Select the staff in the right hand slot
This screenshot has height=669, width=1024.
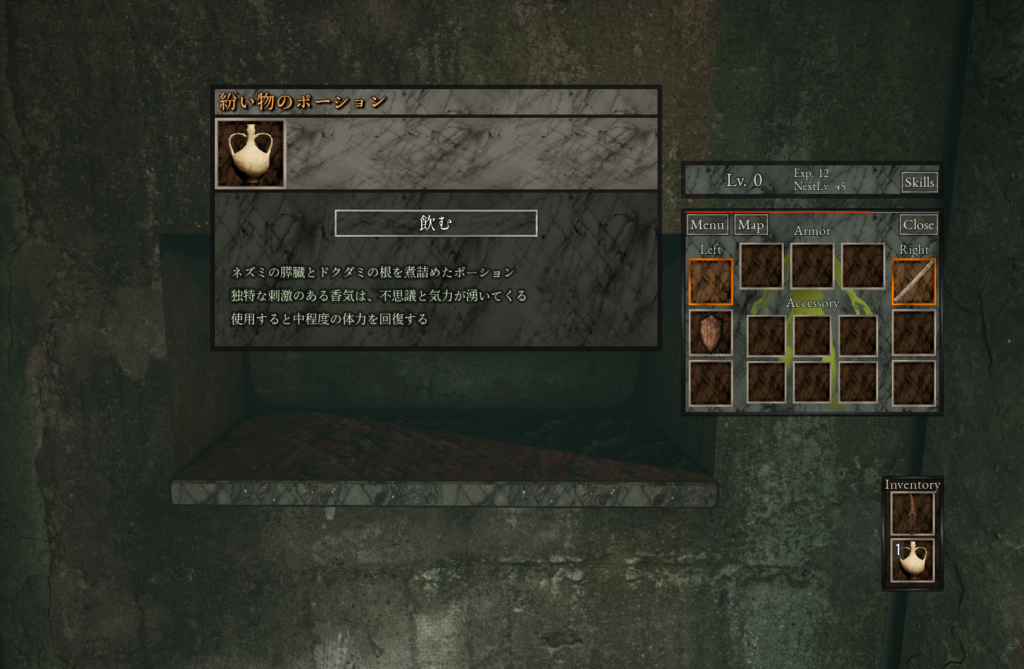913,282
